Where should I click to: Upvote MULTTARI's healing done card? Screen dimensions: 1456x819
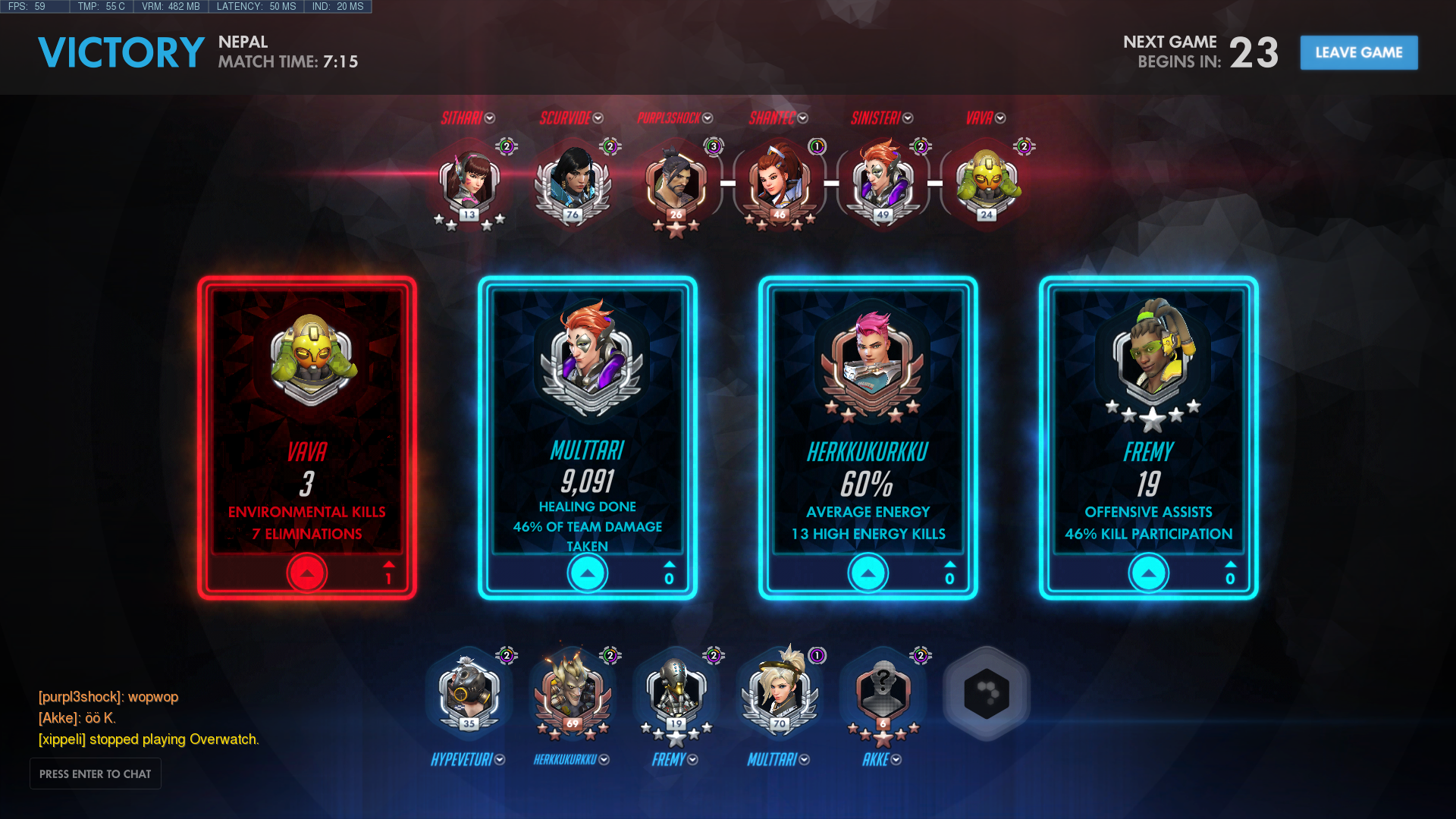click(588, 573)
